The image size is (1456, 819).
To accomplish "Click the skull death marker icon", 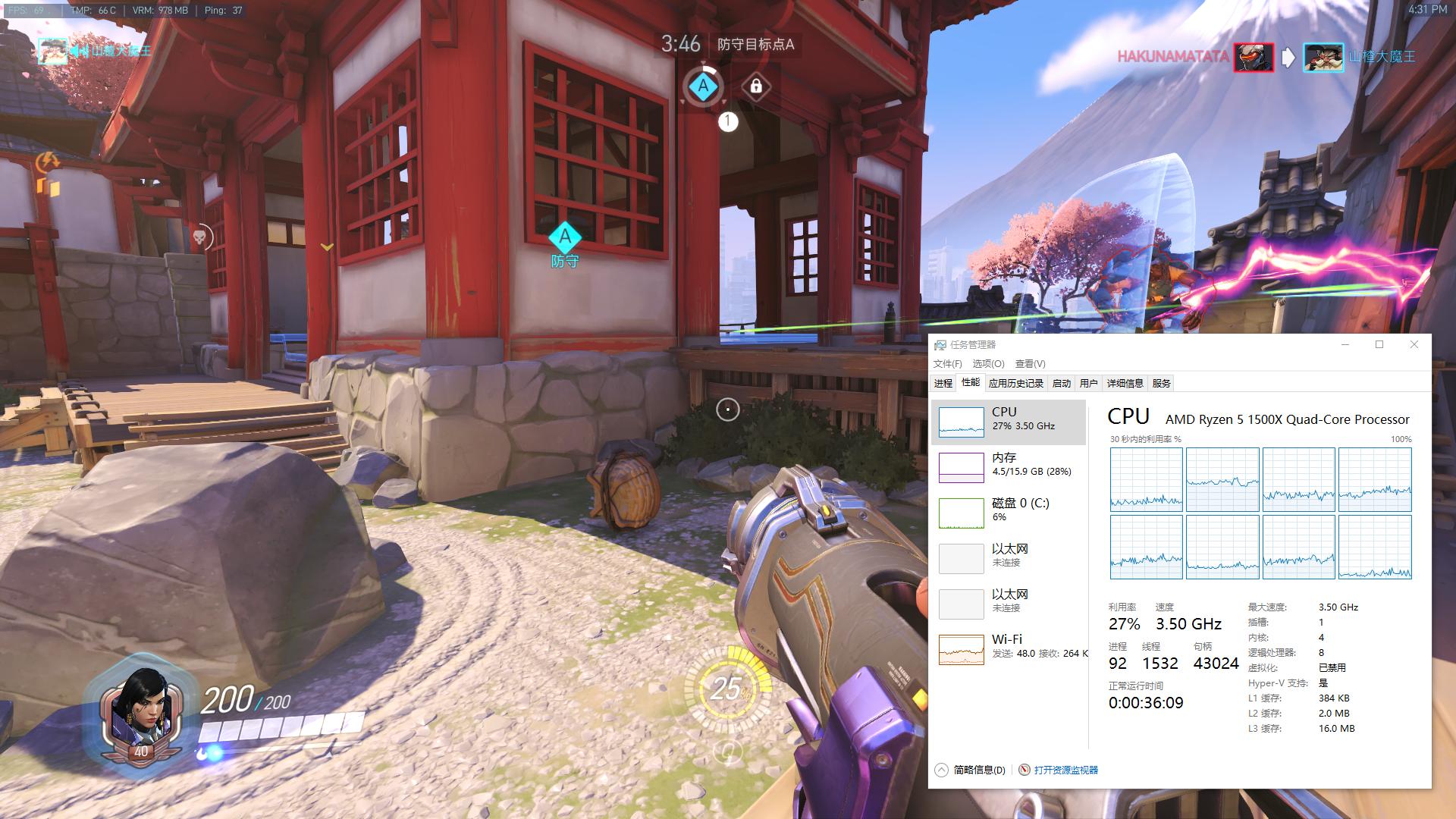I will (199, 238).
